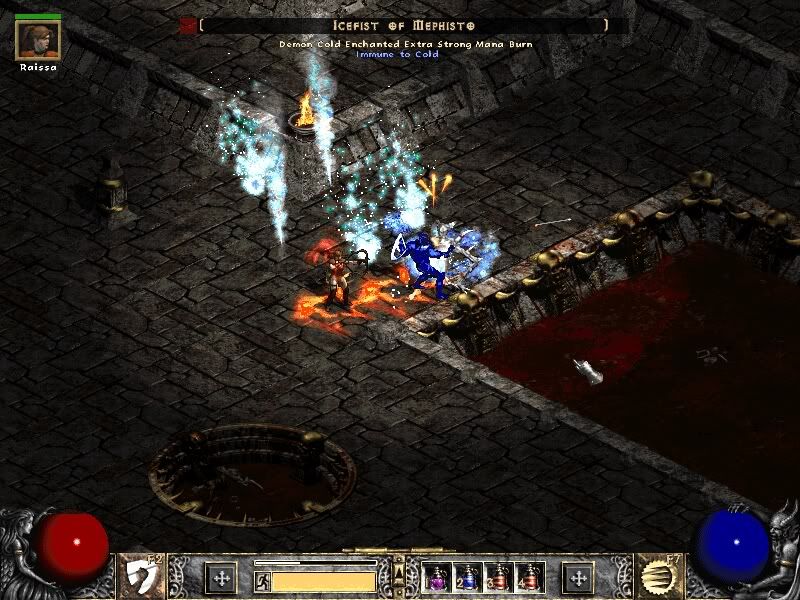The image size is (800, 600).
Task: Toggle the run/walk running-man button
Action: click(262, 579)
